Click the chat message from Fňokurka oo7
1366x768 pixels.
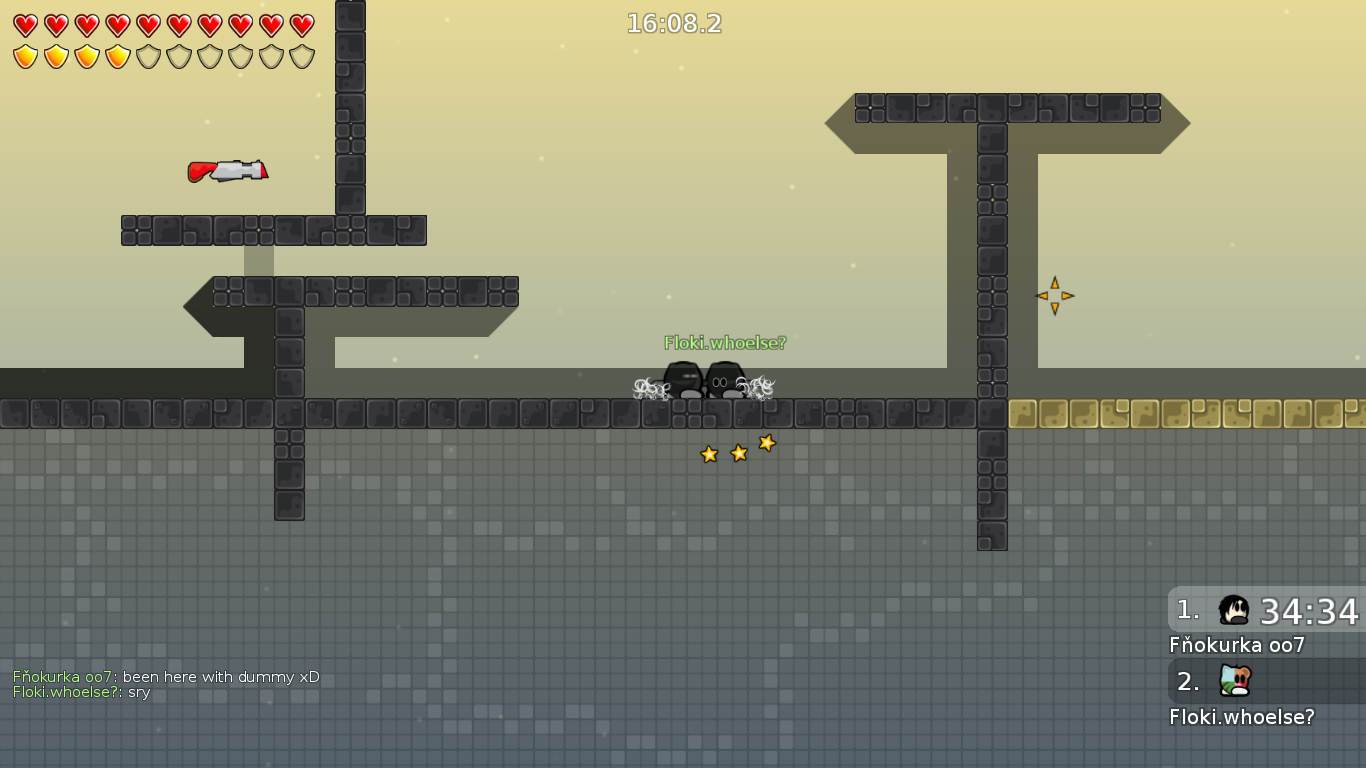pyautogui.click(x=166, y=677)
